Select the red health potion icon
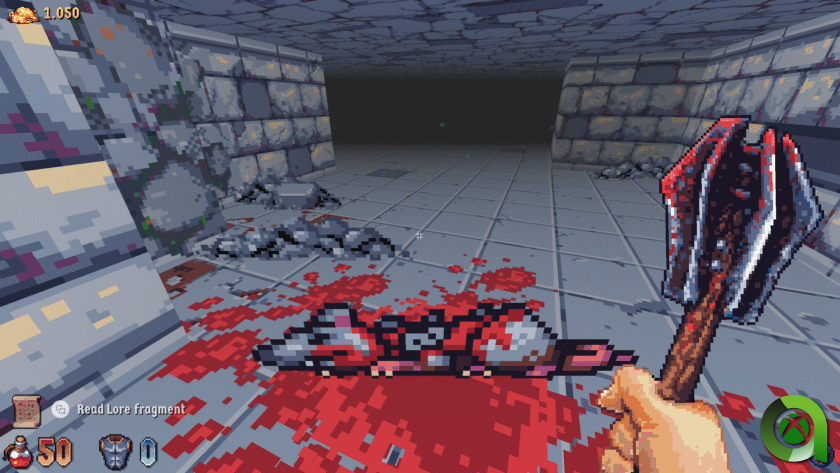840x473 pixels. [x=18, y=452]
